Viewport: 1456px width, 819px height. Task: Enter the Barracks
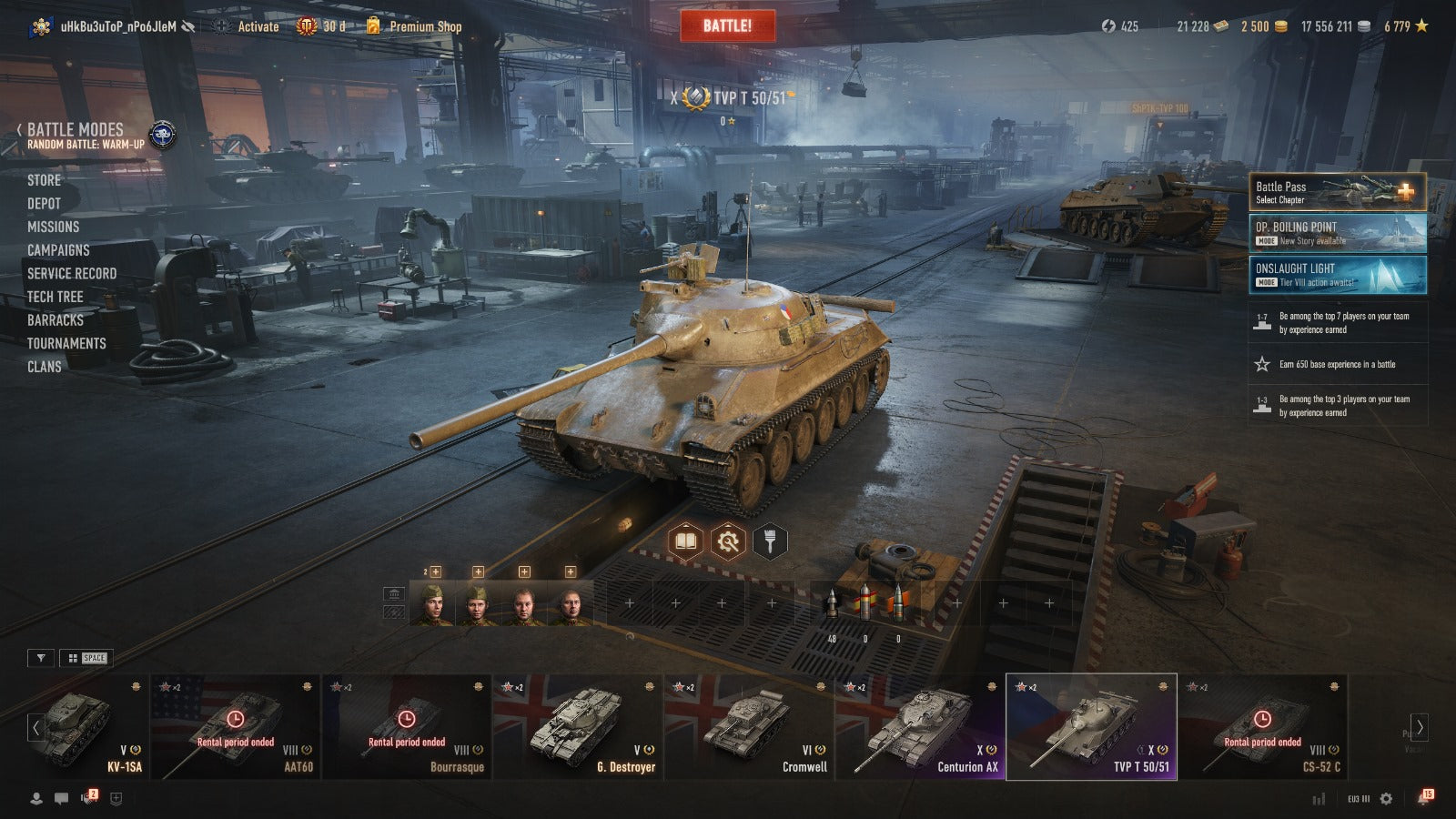click(x=55, y=320)
